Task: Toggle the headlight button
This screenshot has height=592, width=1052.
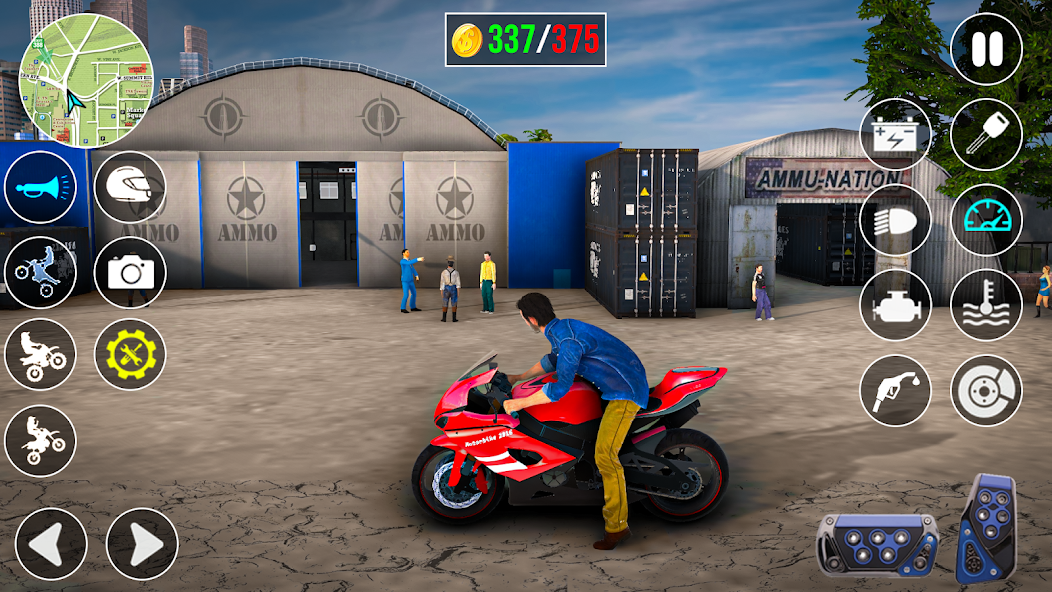Action: click(x=896, y=220)
